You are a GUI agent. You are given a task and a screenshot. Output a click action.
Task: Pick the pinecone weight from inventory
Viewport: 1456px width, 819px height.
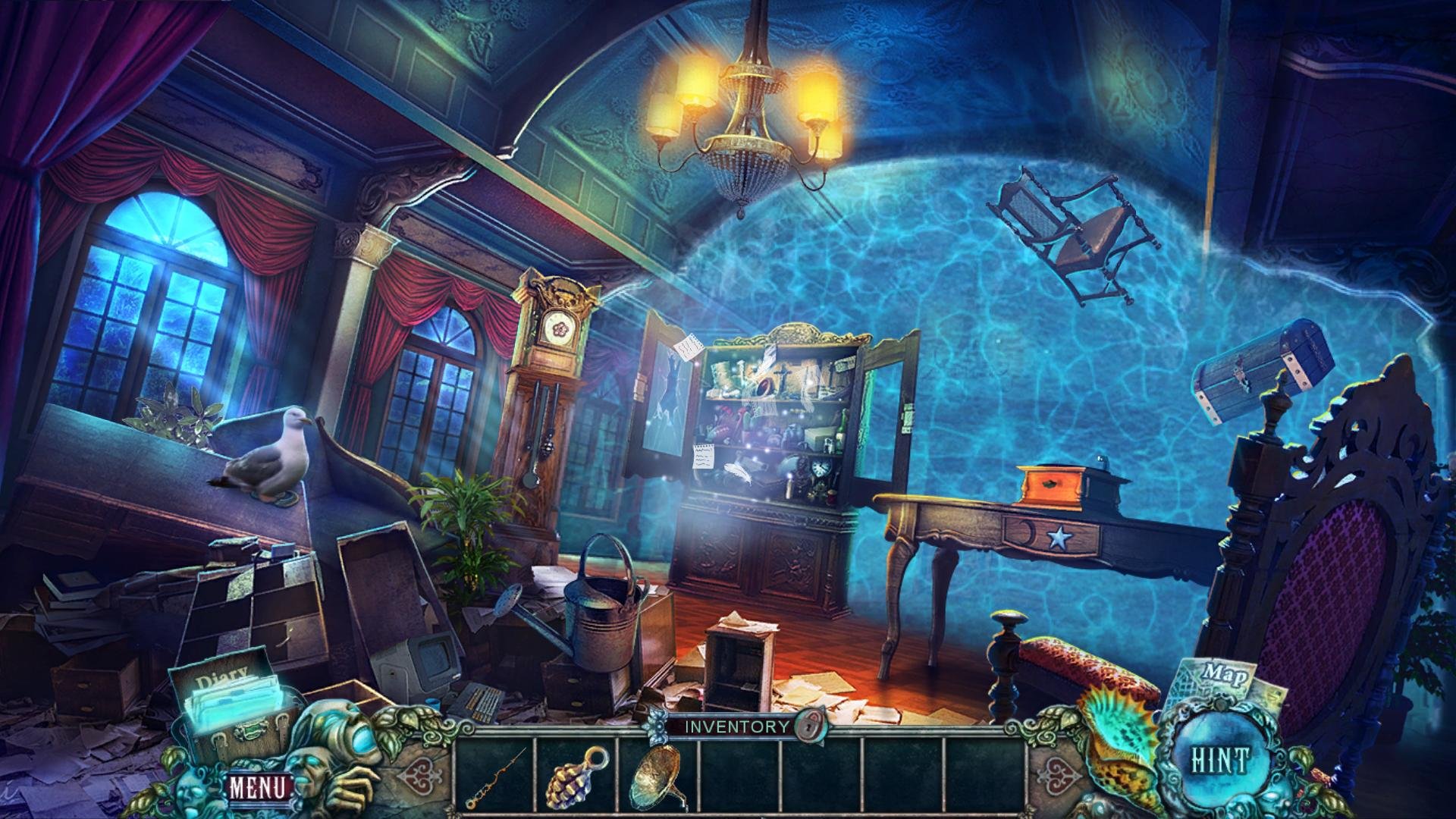click(576, 776)
